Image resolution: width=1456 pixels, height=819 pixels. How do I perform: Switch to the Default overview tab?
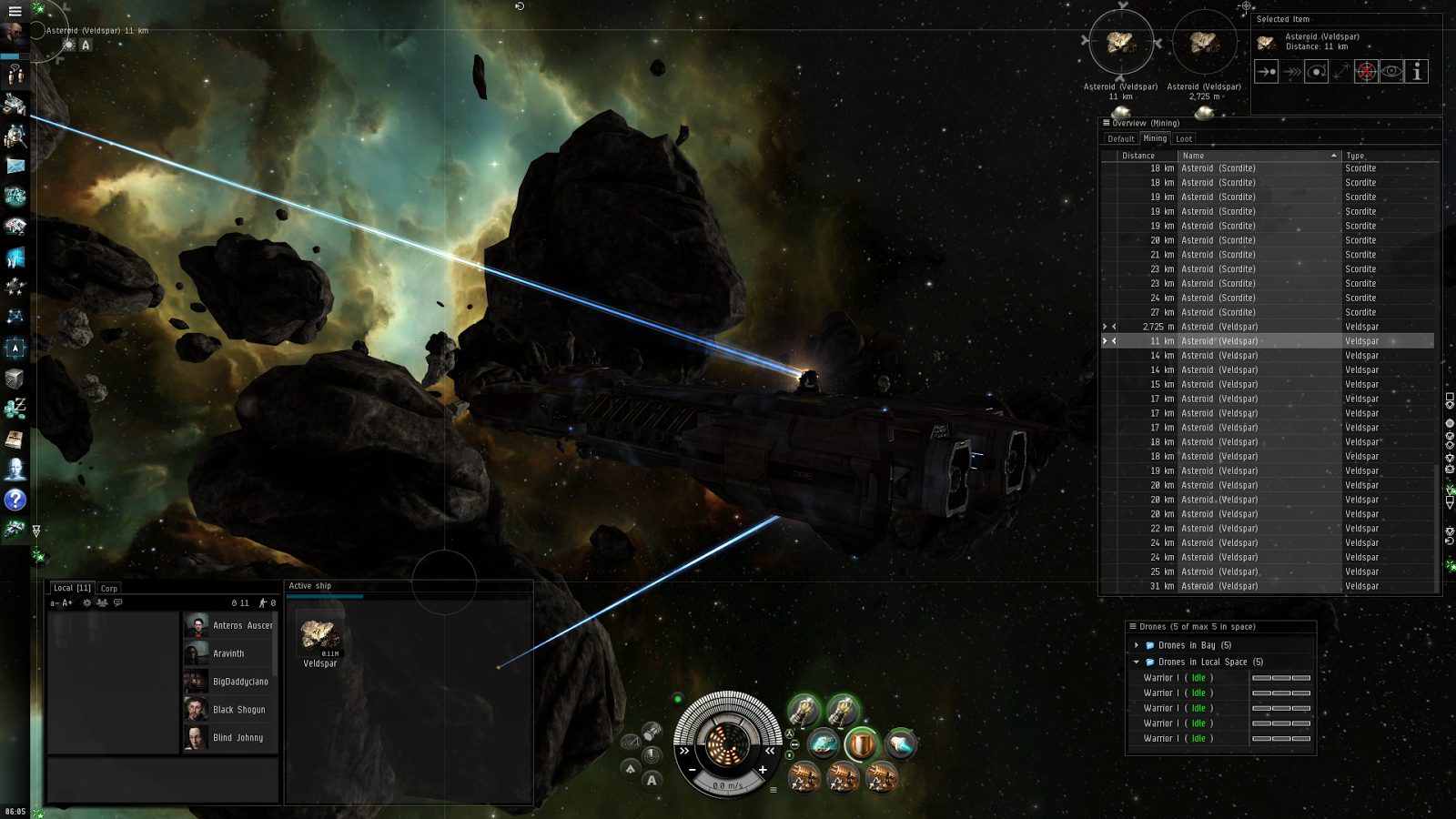point(1120,139)
